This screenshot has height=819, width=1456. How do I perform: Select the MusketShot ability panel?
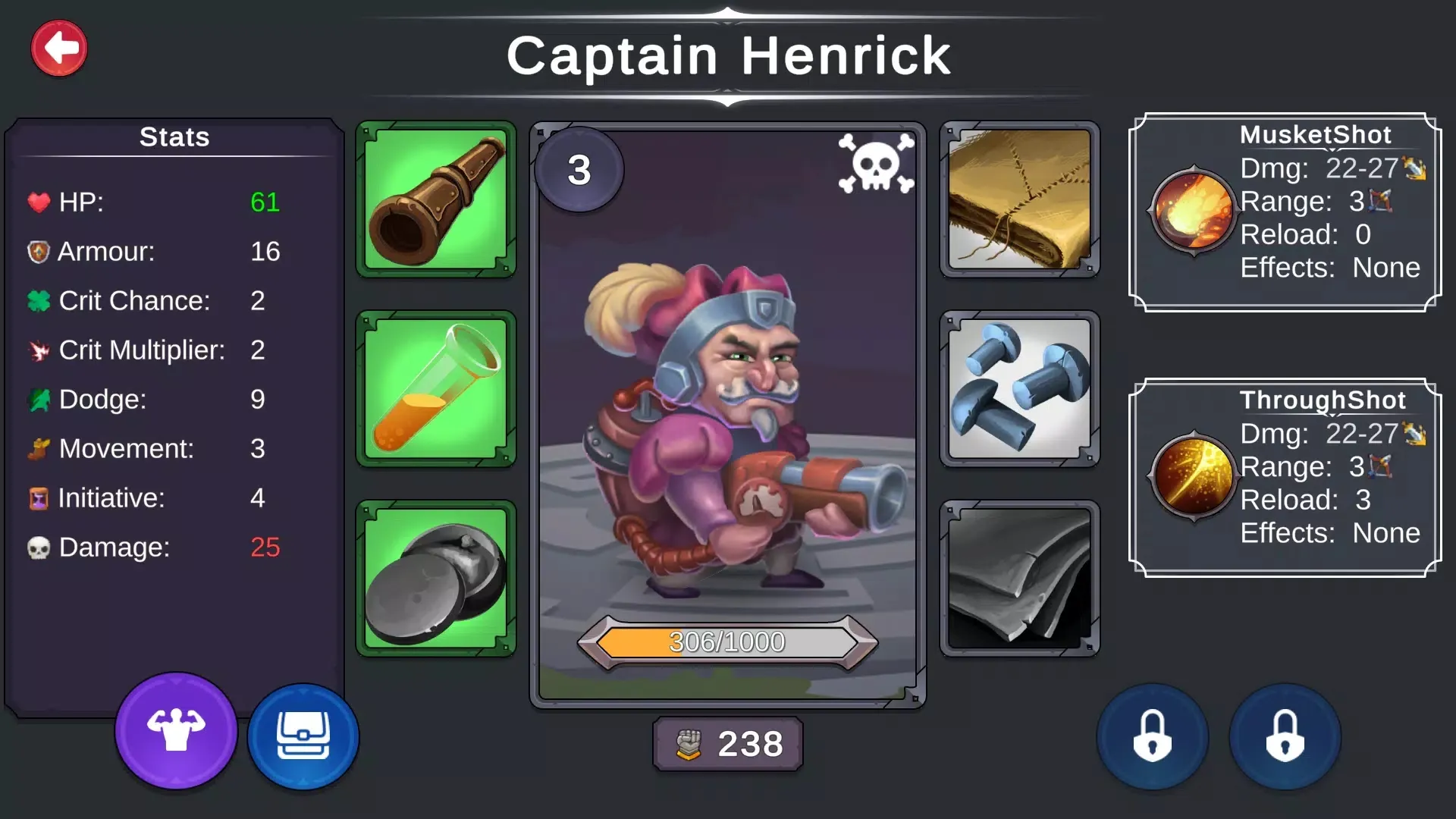pyautogui.click(x=1285, y=212)
